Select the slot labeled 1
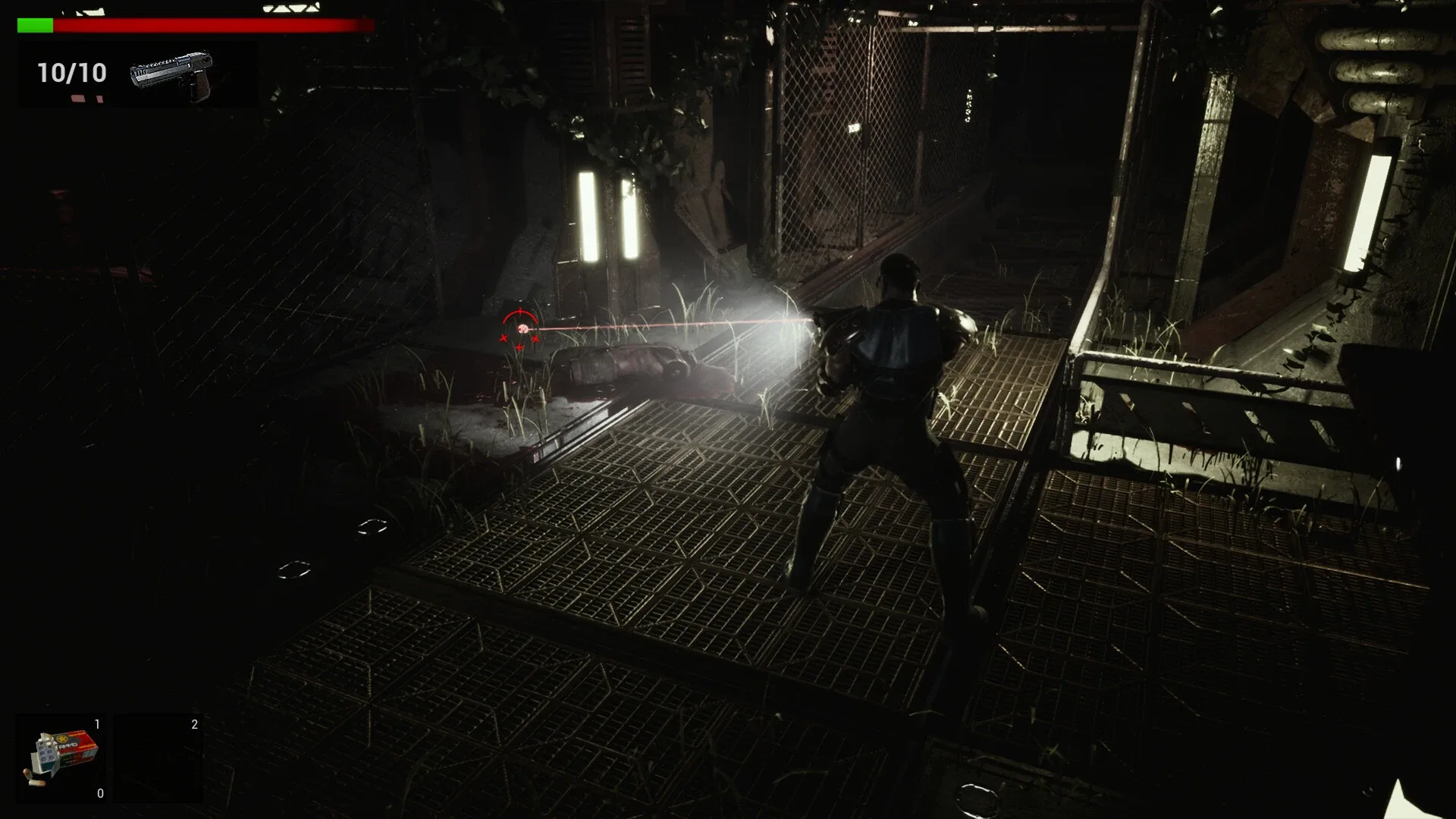Screen dimensions: 1456x819 click(x=97, y=724)
